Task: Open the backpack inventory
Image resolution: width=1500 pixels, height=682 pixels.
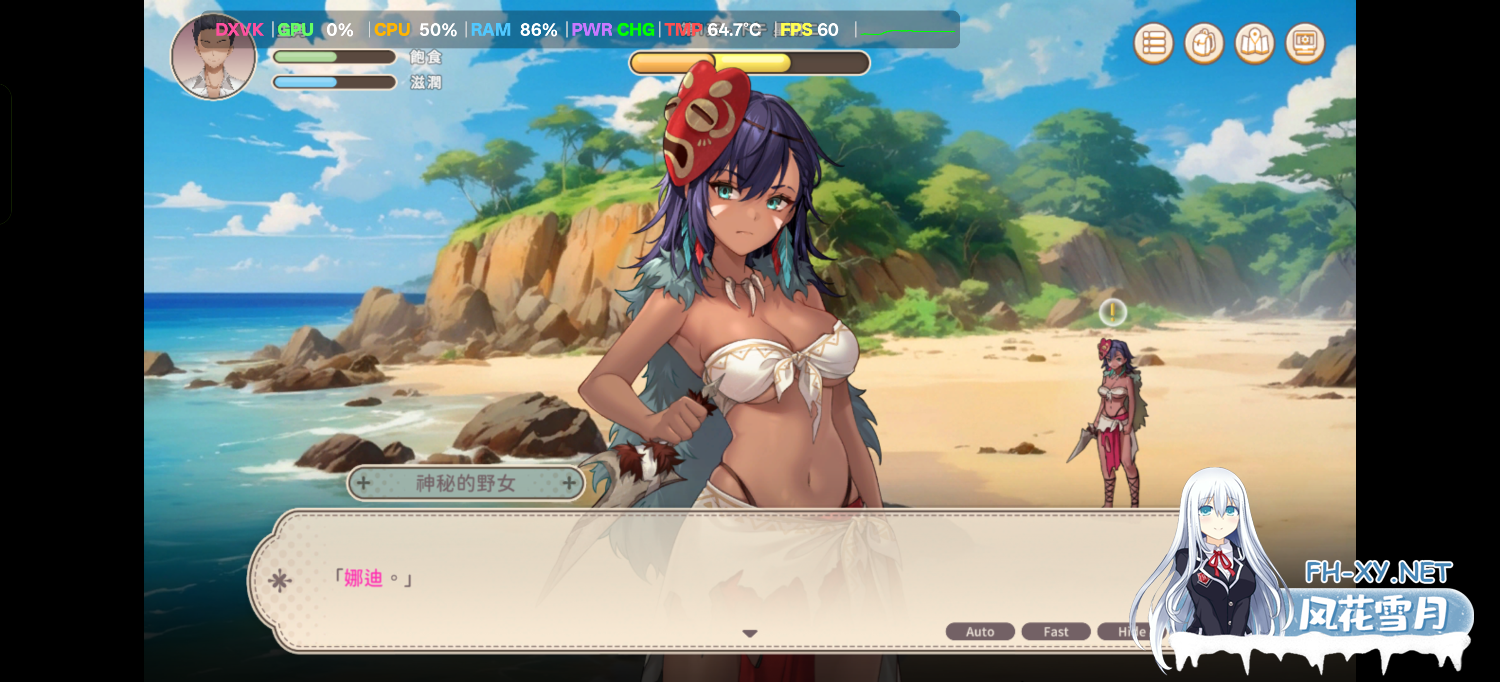Action: (x=1204, y=44)
